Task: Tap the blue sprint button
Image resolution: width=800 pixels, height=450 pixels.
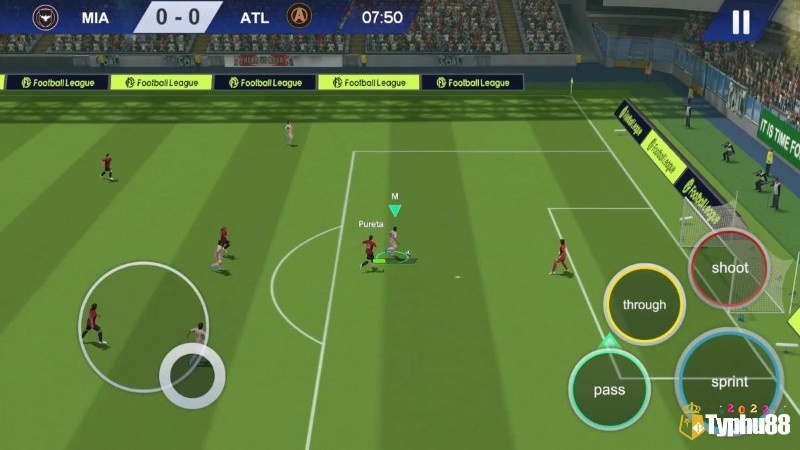Action: [x=729, y=381]
